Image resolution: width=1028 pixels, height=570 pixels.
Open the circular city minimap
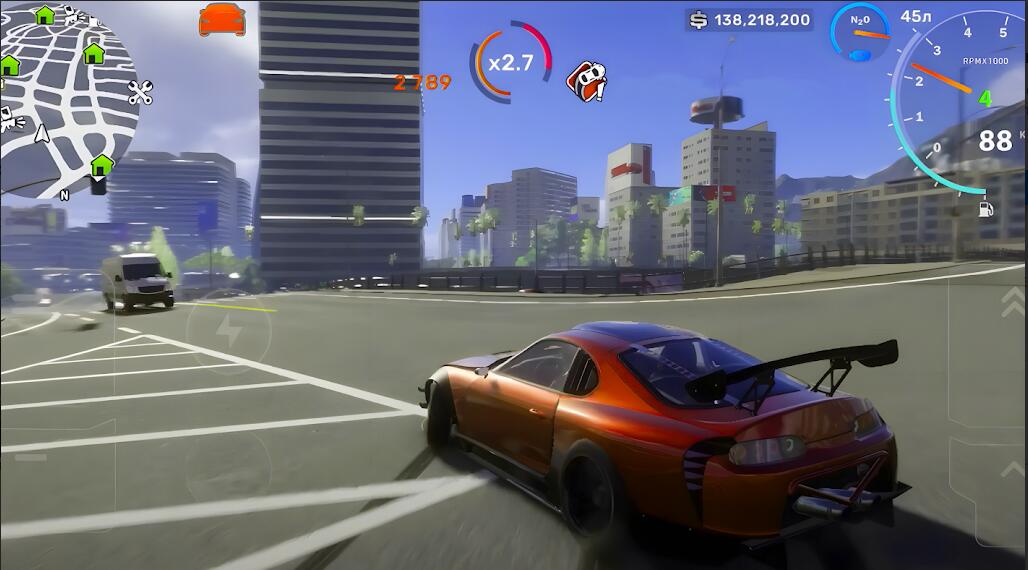(x=66, y=98)
